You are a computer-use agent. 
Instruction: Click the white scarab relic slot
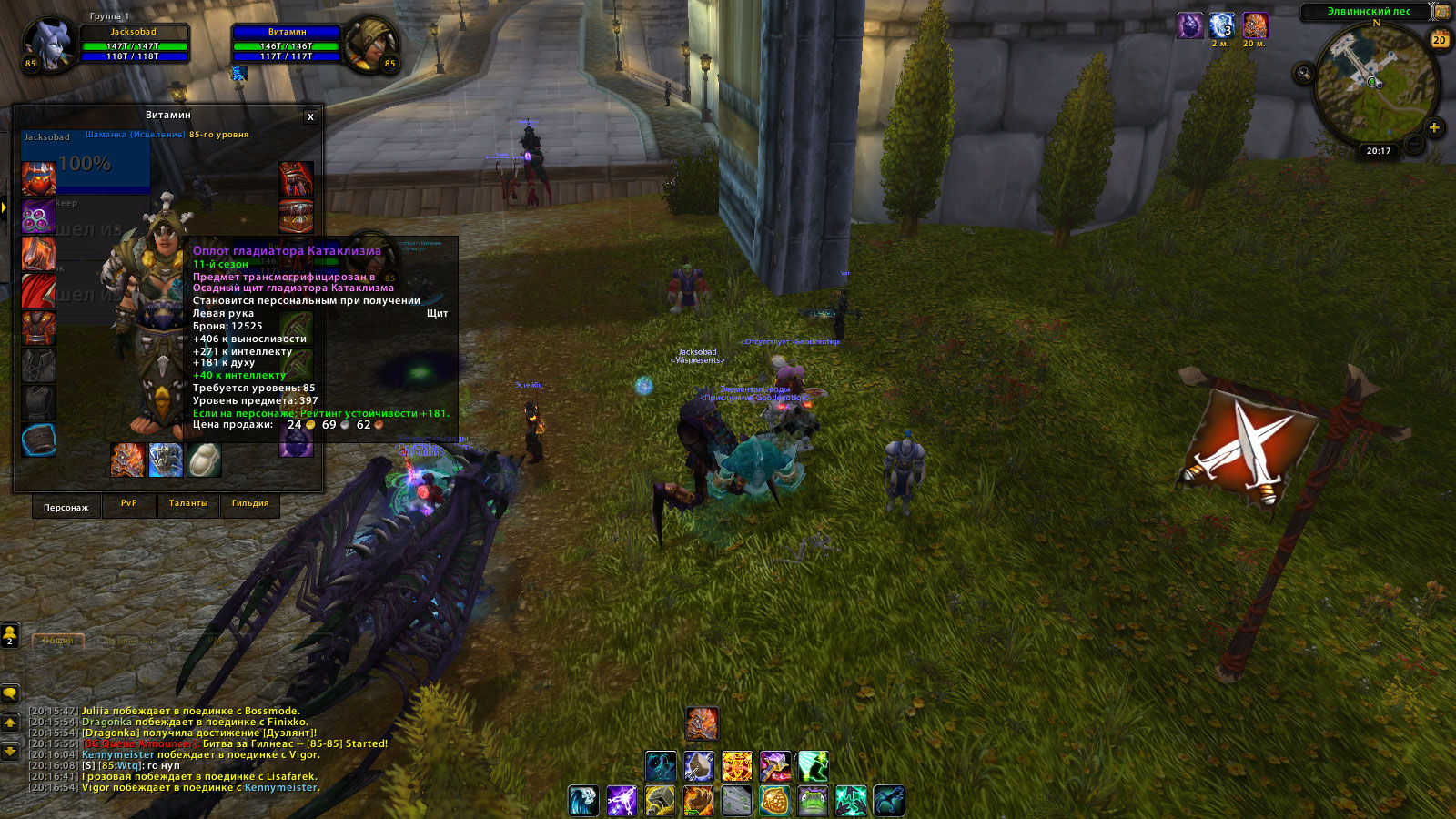pyautogui.click(x=204, y=460)
